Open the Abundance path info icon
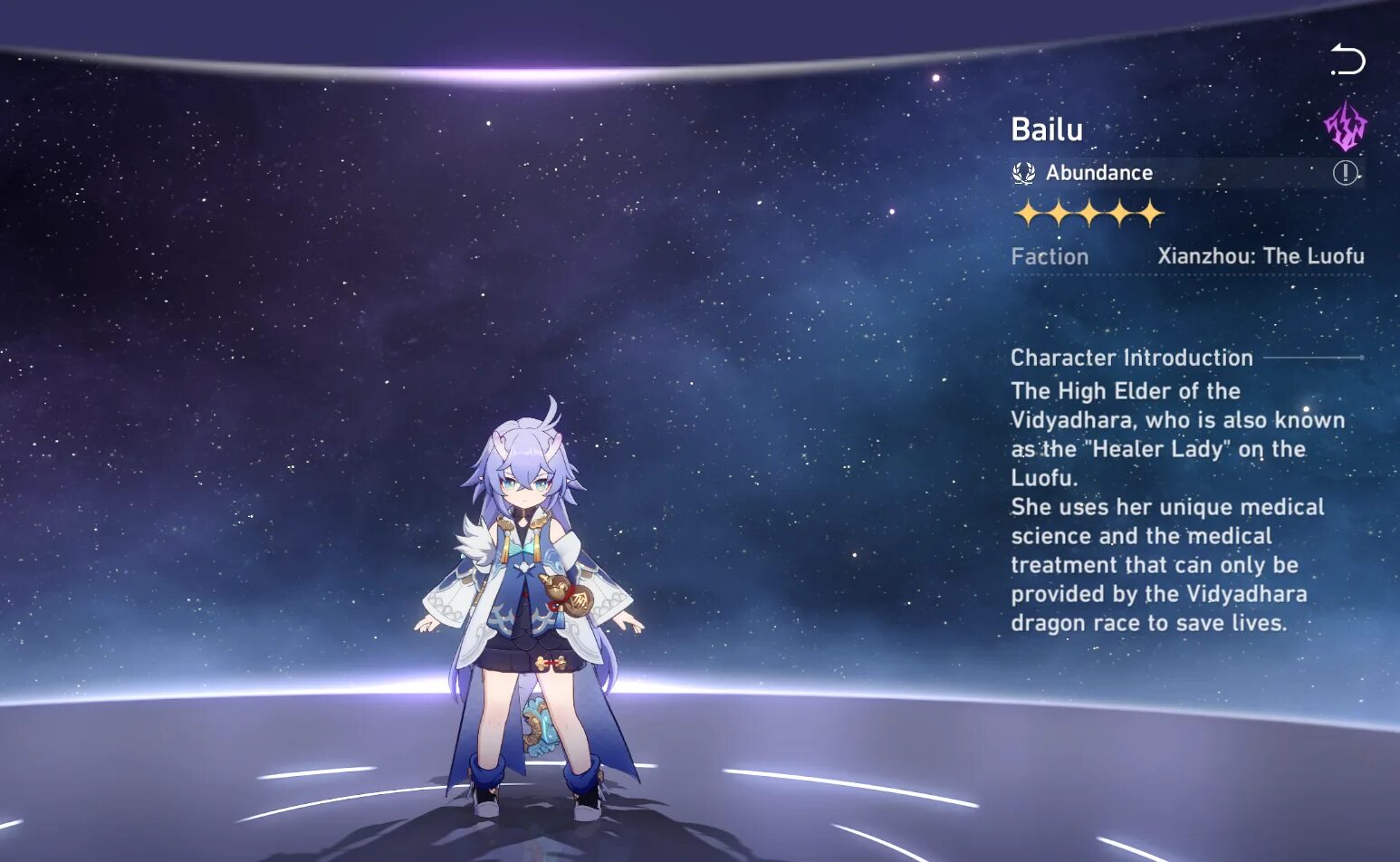The height and width of the screenshot is (862, 1400). click(x=1346, y=173)
